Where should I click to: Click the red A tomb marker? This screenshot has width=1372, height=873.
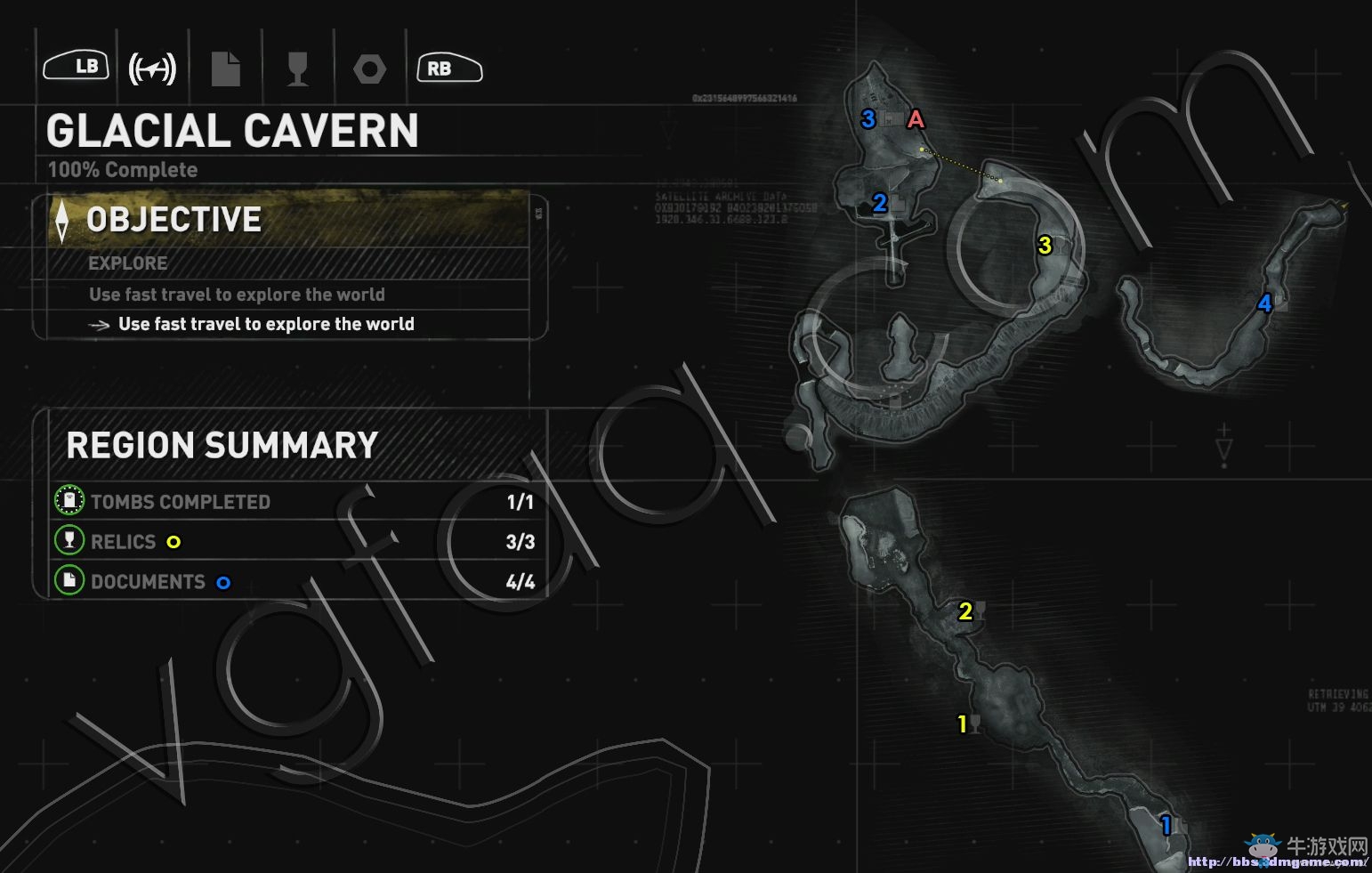point(916,119)
